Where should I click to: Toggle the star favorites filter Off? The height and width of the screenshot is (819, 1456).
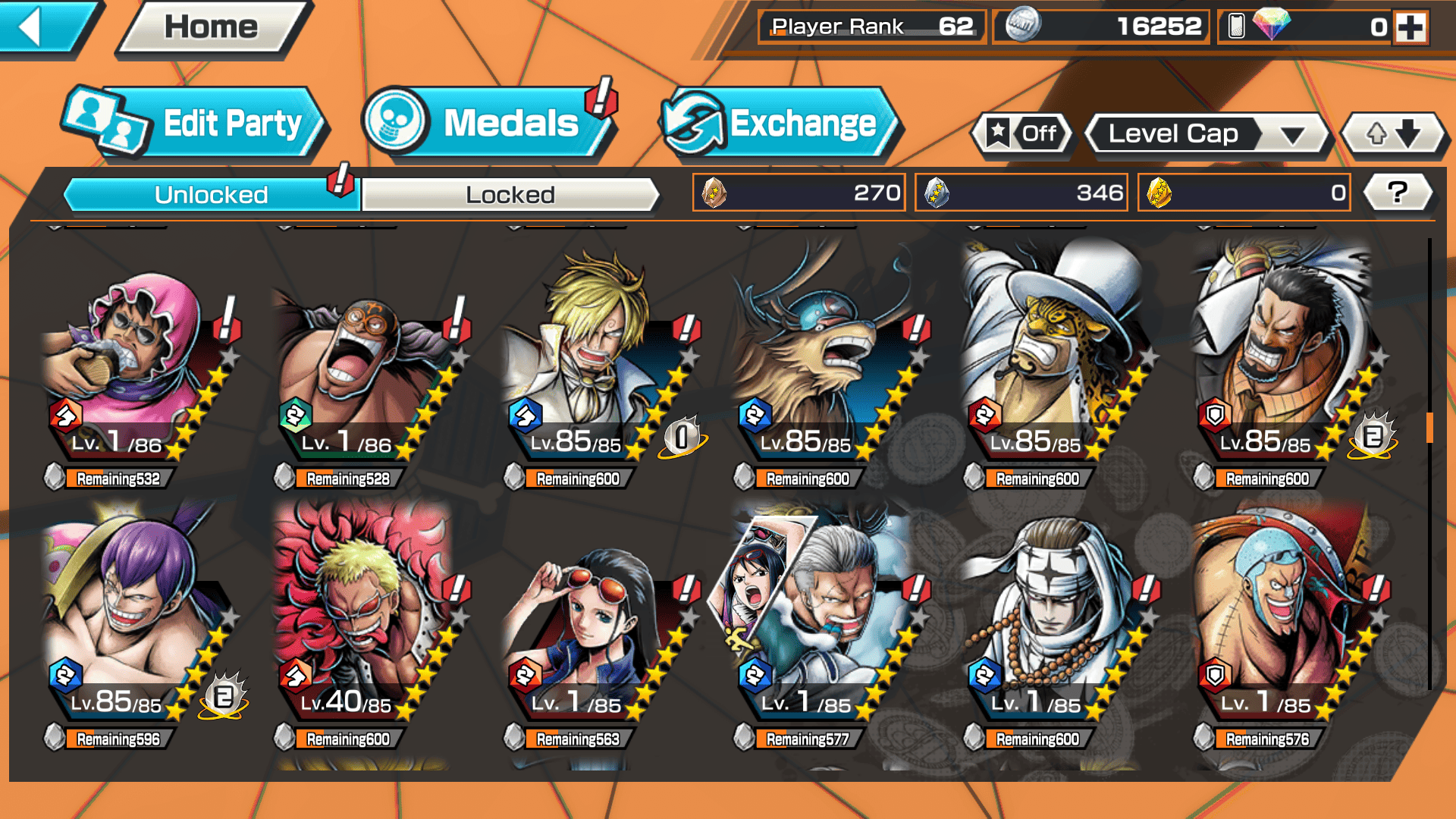[1024, 134]
